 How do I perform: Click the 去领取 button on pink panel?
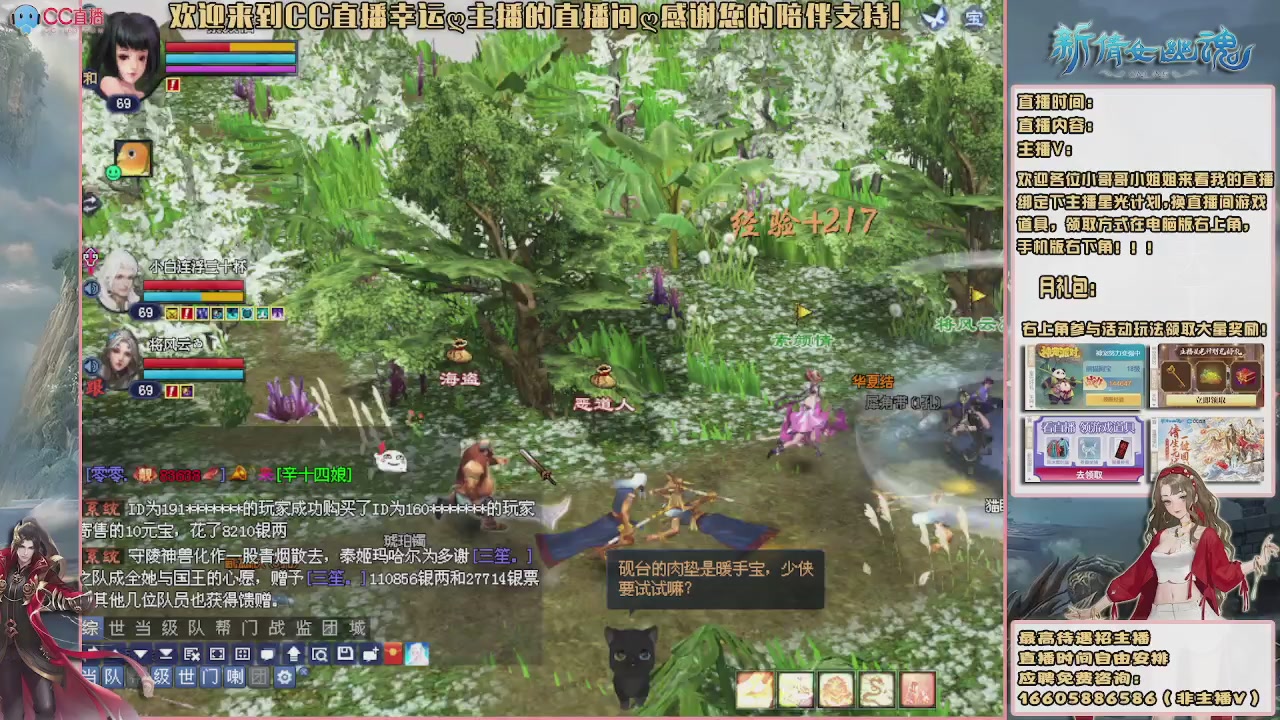tap(1090, 474)
